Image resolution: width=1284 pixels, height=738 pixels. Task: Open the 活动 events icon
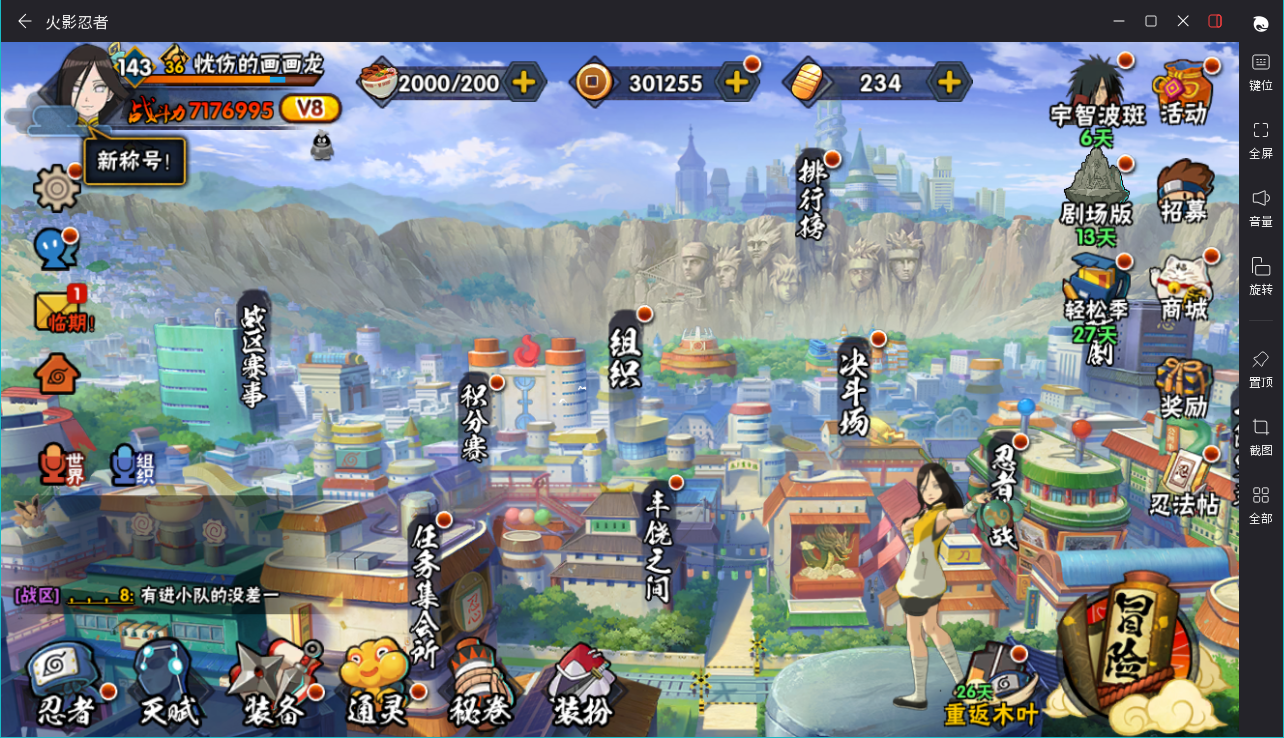(x=1183, y=92)
